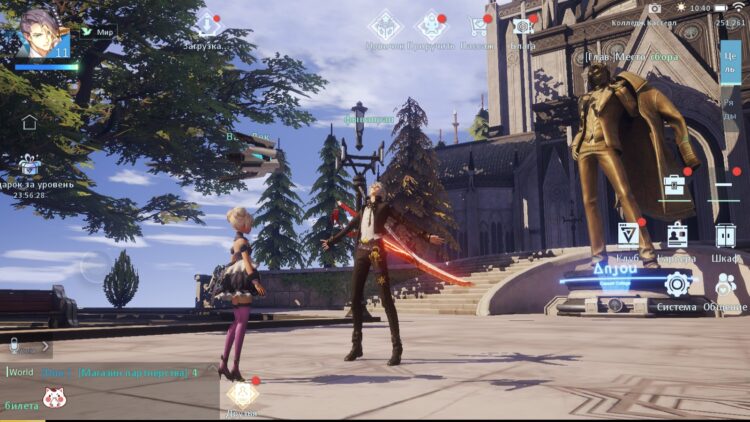750x422 pixels.
Task: Open the Блага rewards icon
Action: click(x=522, y=27)
